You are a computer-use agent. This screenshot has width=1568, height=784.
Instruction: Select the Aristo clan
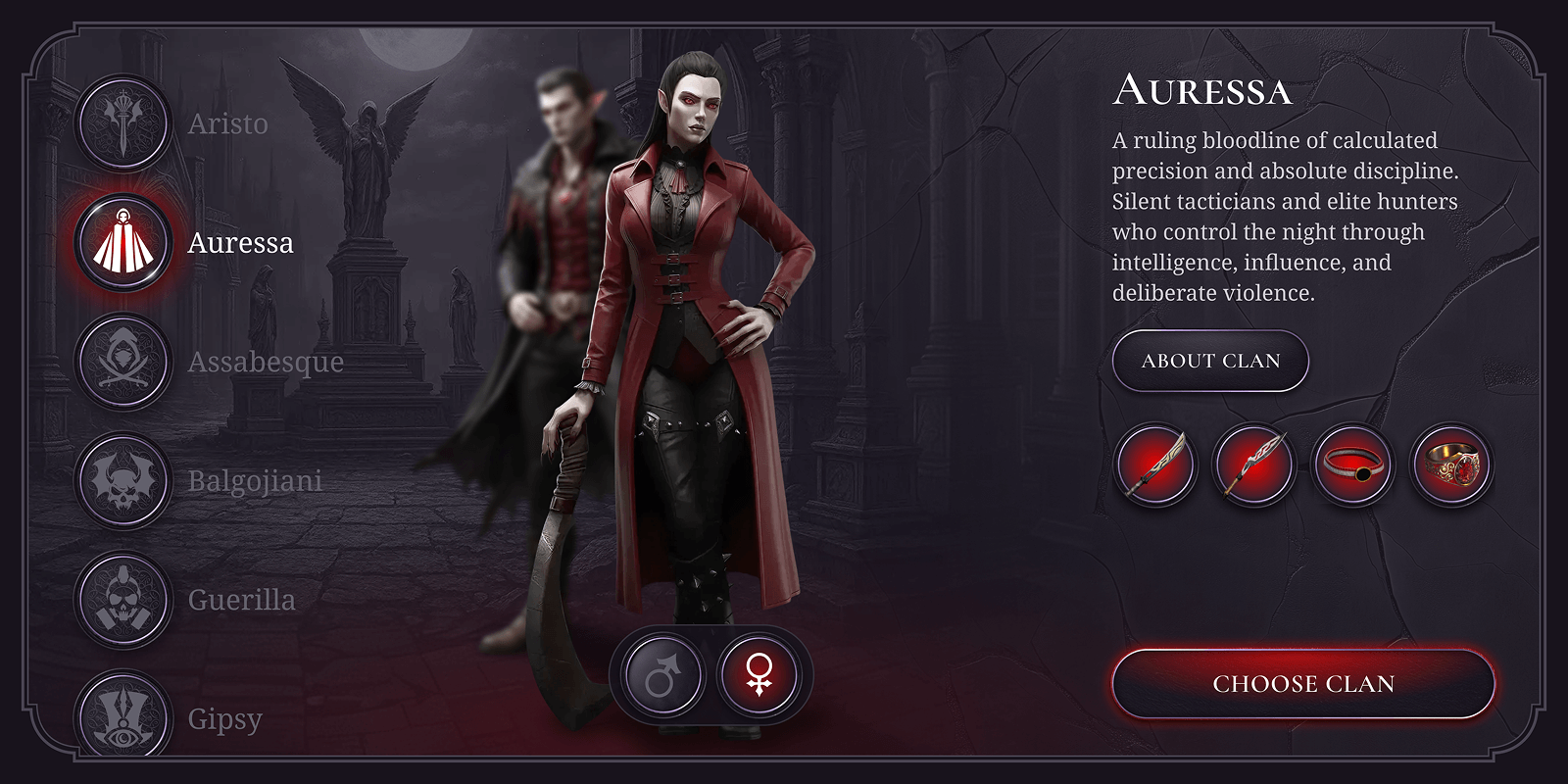point(124,124)
